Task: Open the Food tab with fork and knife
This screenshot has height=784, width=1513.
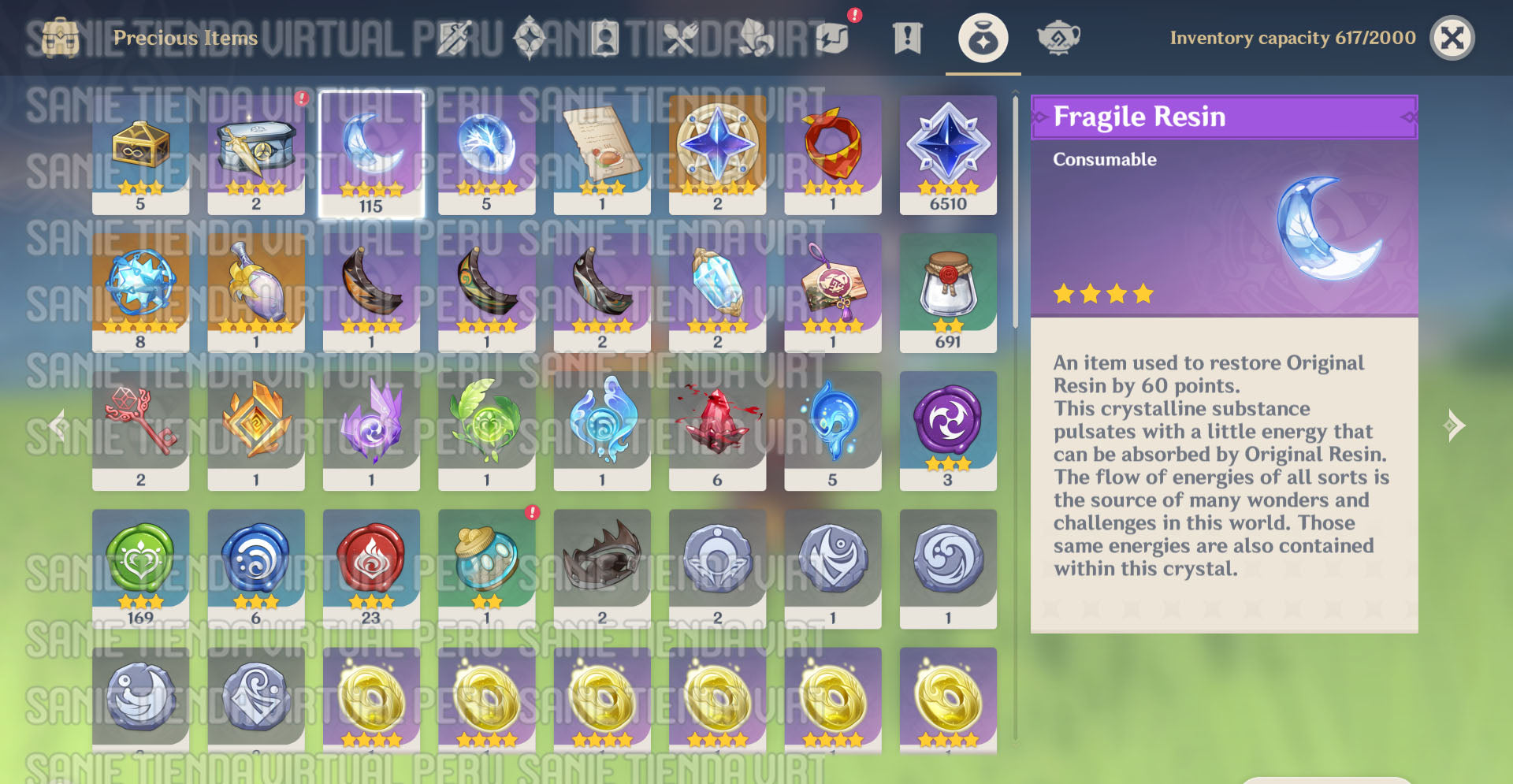Action: pyautogui.click(x=680, y=38)
